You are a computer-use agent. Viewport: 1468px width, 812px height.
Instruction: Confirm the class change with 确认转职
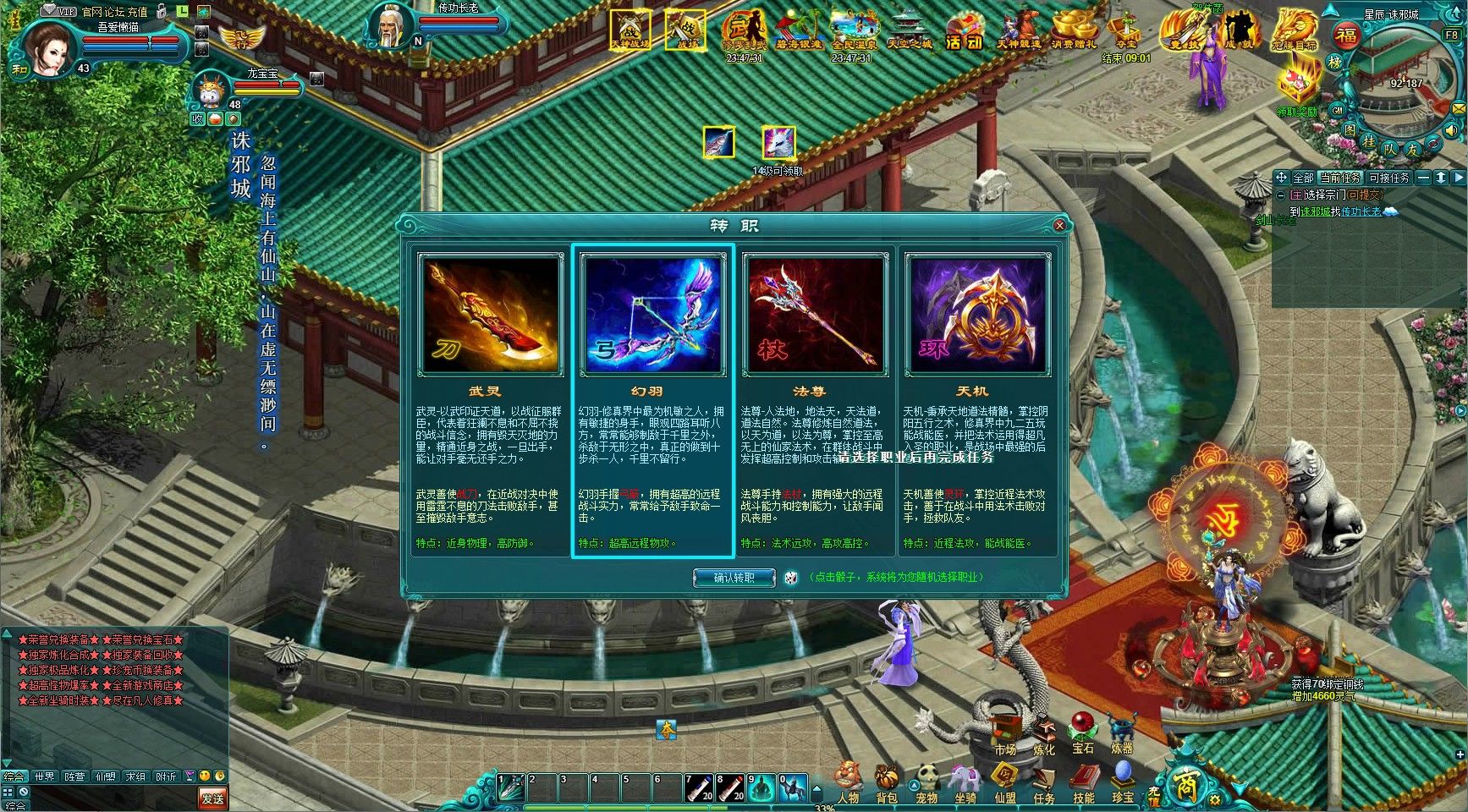coord(734,579)
